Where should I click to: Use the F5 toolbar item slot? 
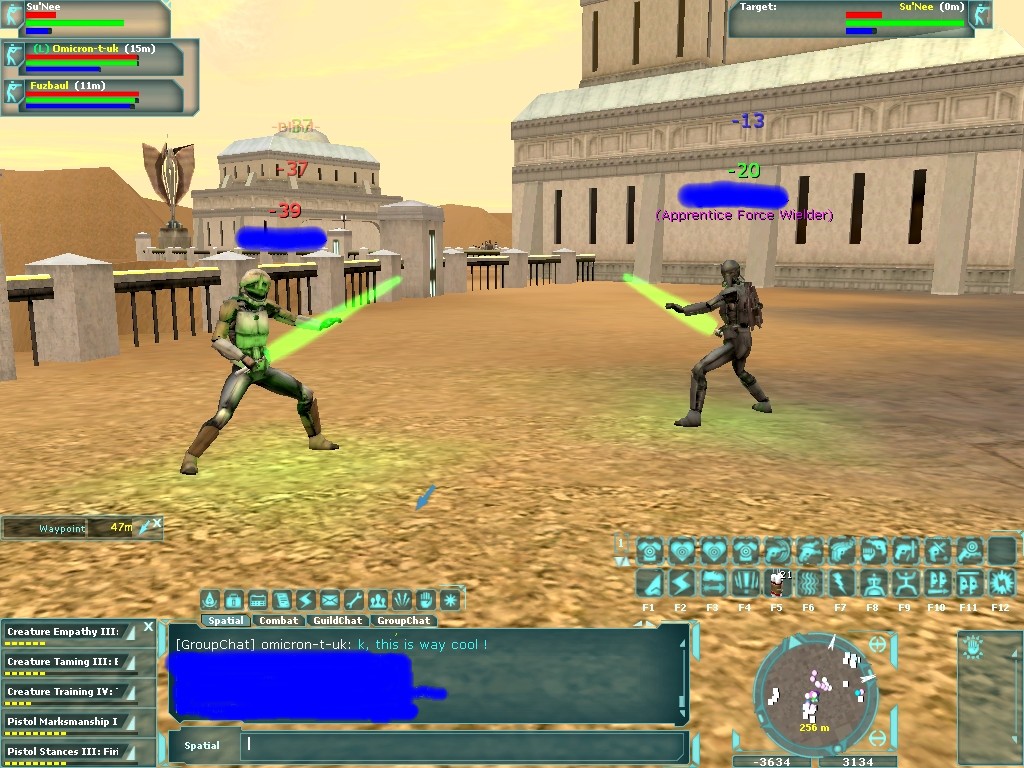click(777, 584)
